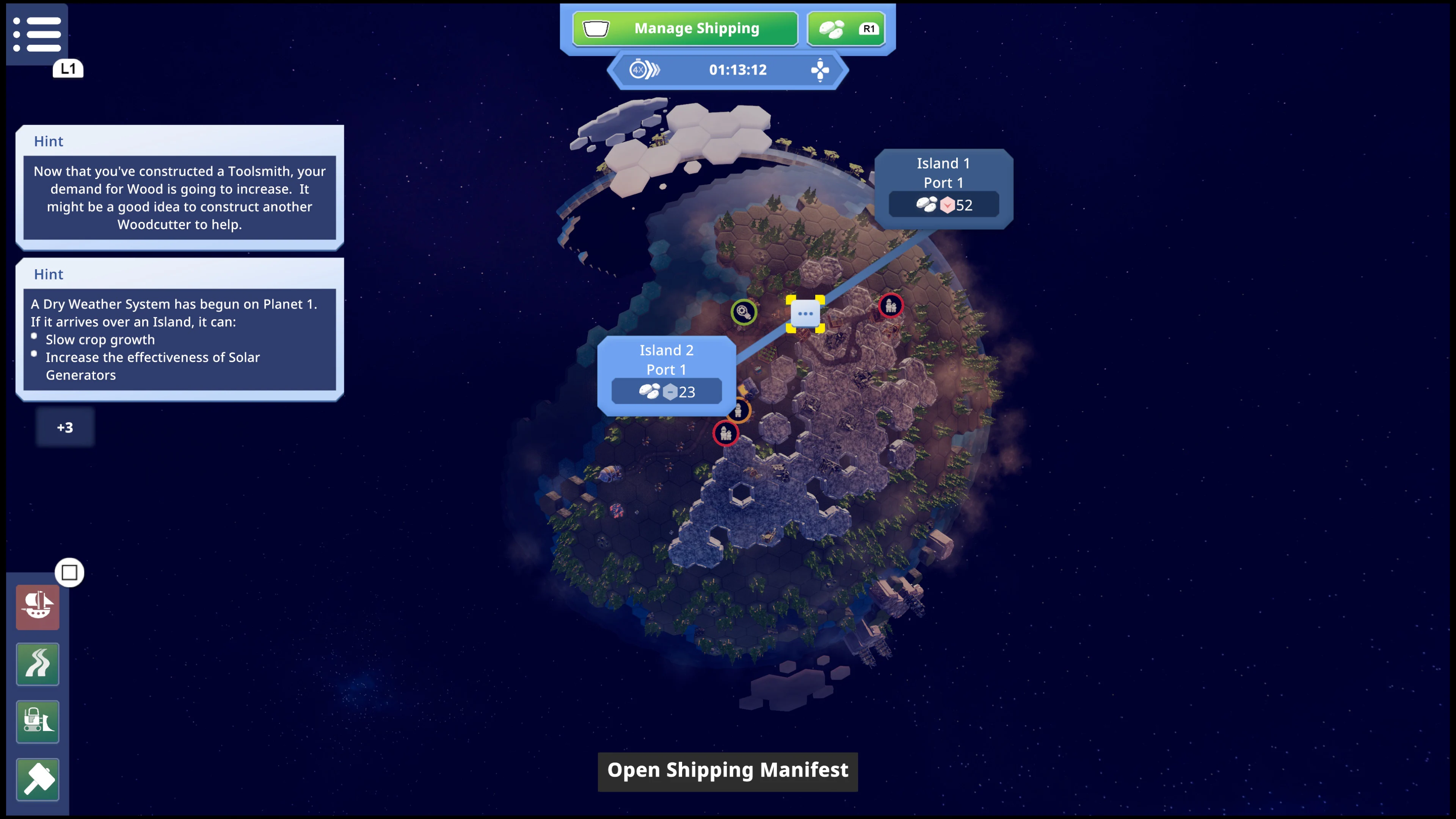Toggle the square button indicator above sidebar
1456x819 pixels.
coord(69,573)
